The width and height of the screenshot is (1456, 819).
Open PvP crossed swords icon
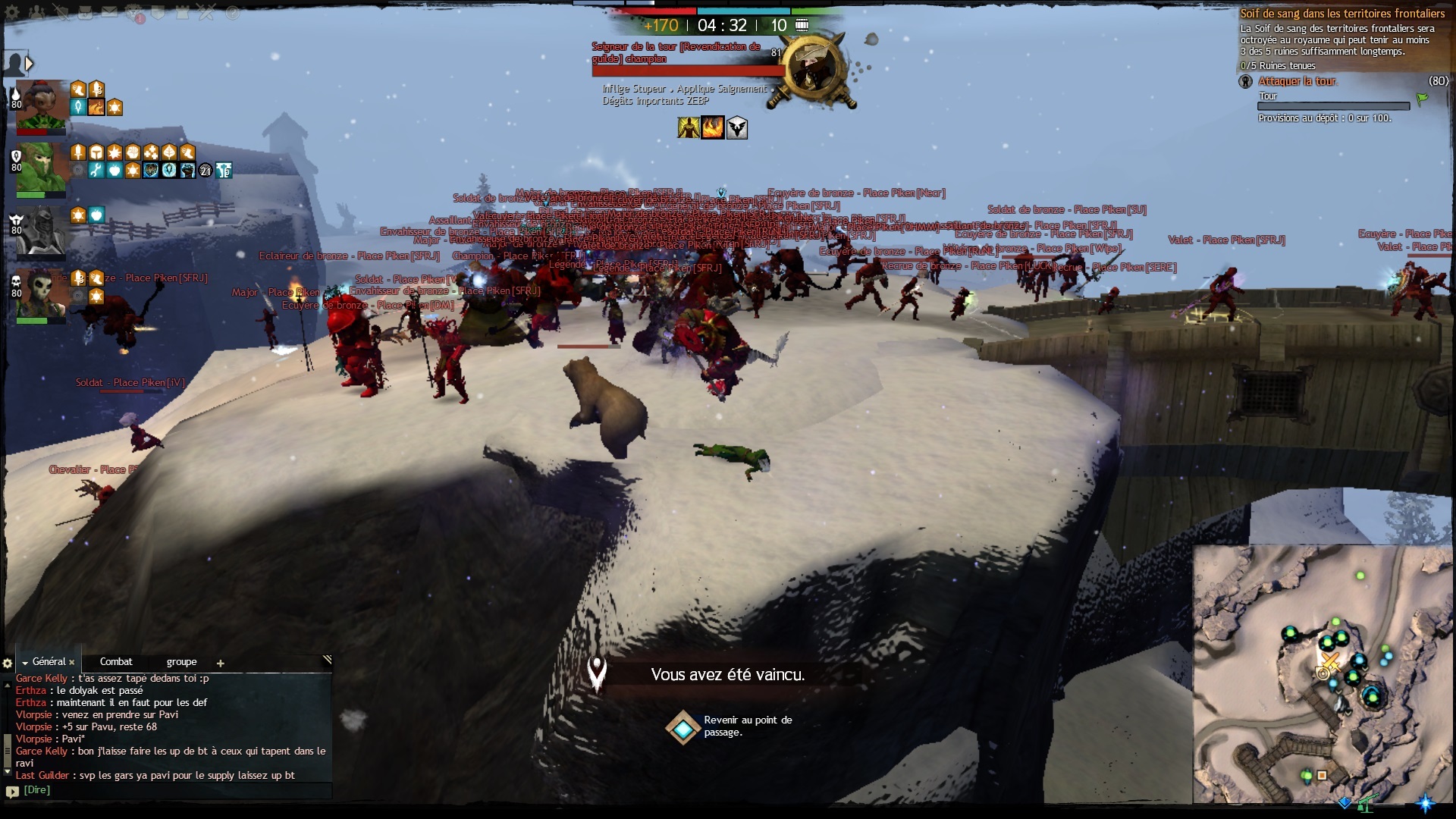[x=207, y=12]
